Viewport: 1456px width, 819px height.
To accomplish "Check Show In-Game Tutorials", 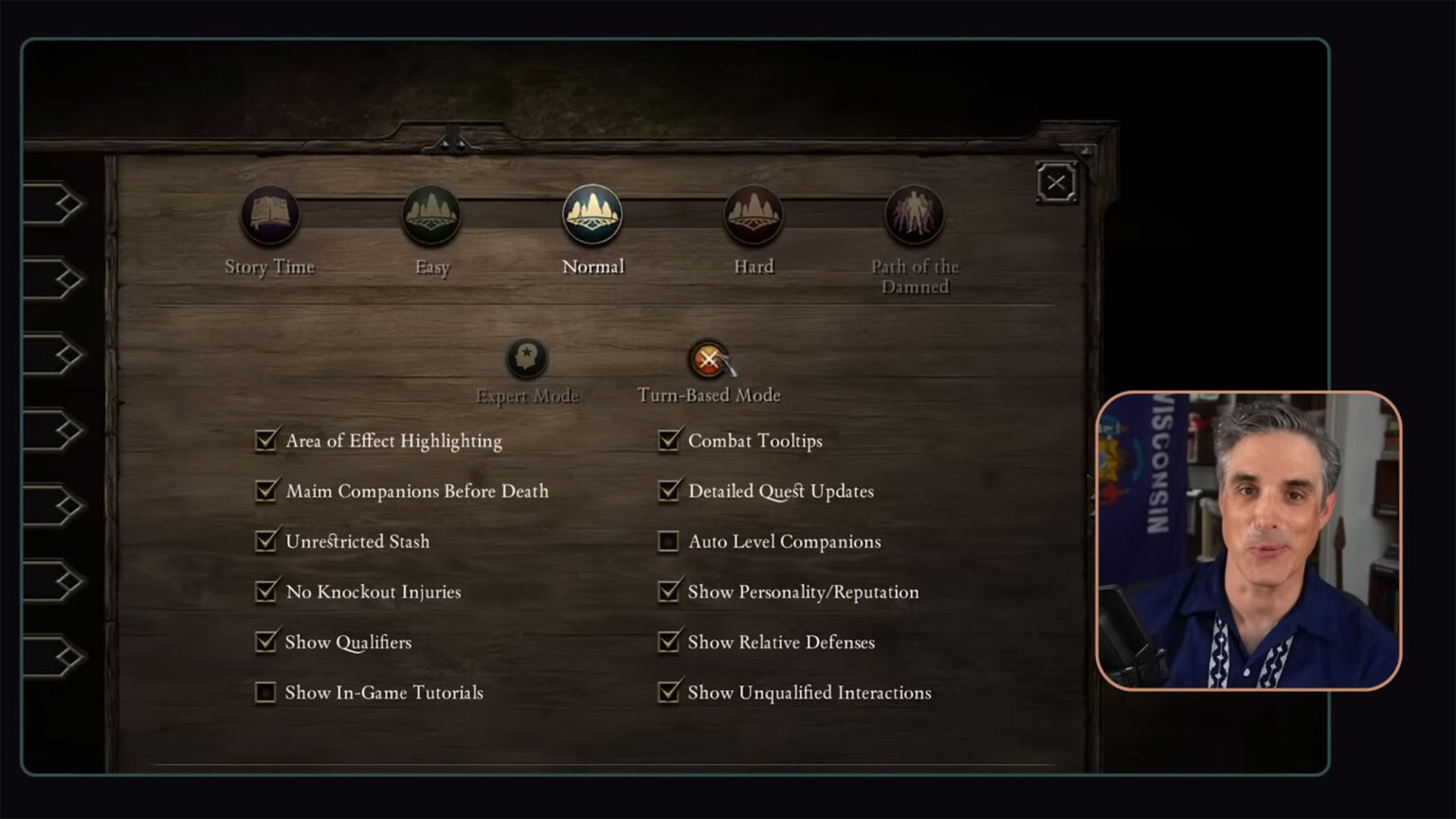I will pyautogui.click(x=266, y=692).
